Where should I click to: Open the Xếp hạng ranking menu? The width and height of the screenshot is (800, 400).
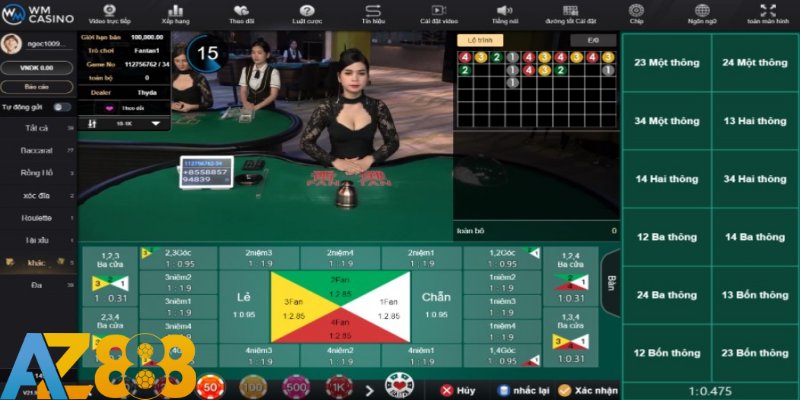(x=175, y=14)
